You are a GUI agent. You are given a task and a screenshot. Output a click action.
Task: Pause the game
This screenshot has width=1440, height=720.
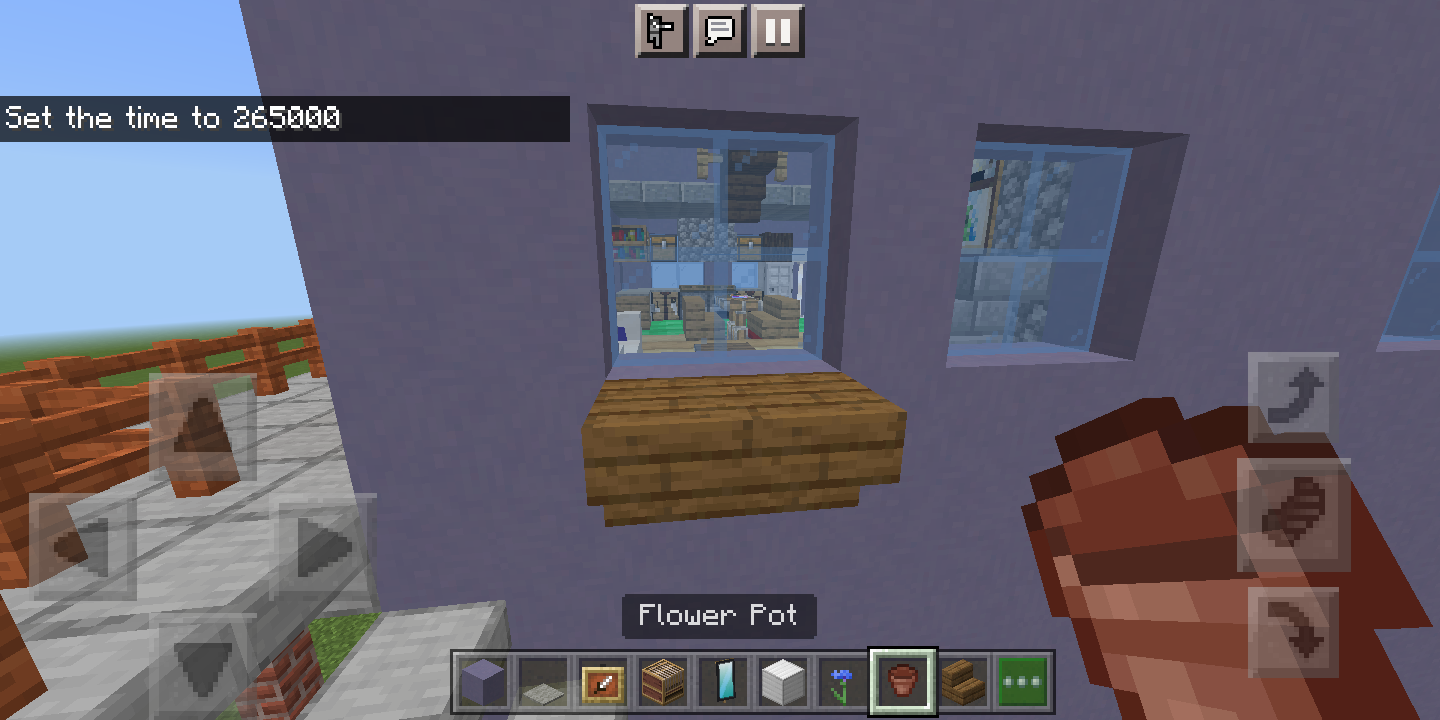(x=777, y=31)
